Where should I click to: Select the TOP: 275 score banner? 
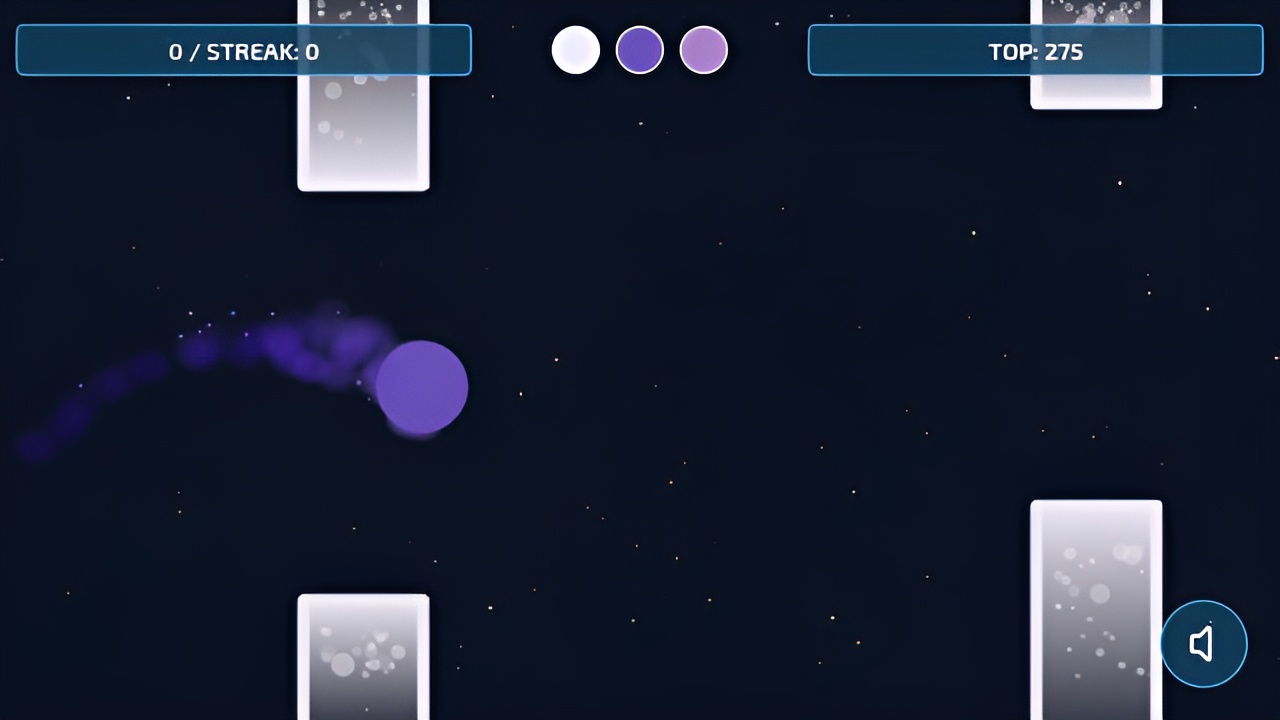[1035, 51]
